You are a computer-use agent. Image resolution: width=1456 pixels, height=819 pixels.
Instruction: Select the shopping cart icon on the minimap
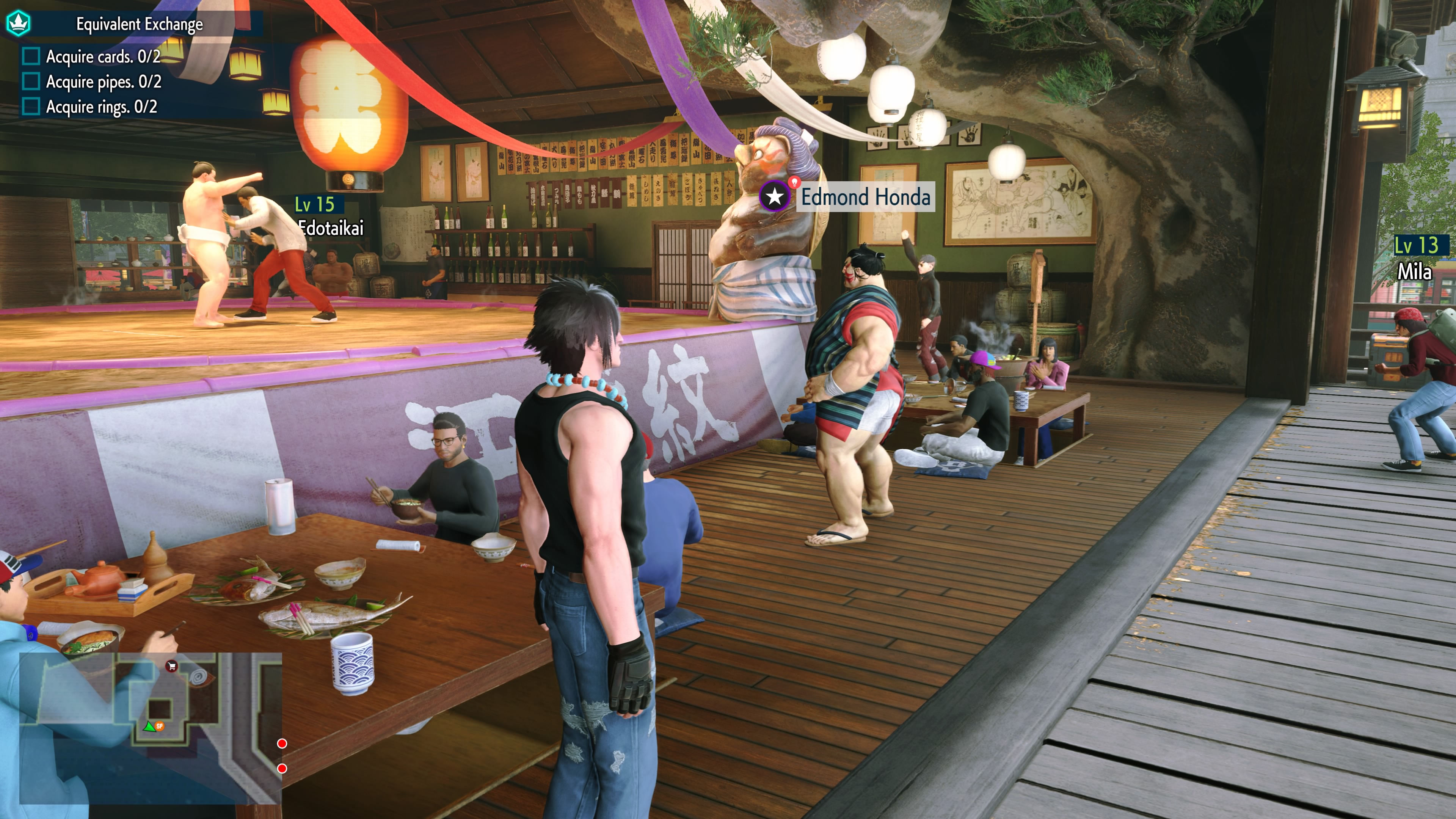point(171,667)
